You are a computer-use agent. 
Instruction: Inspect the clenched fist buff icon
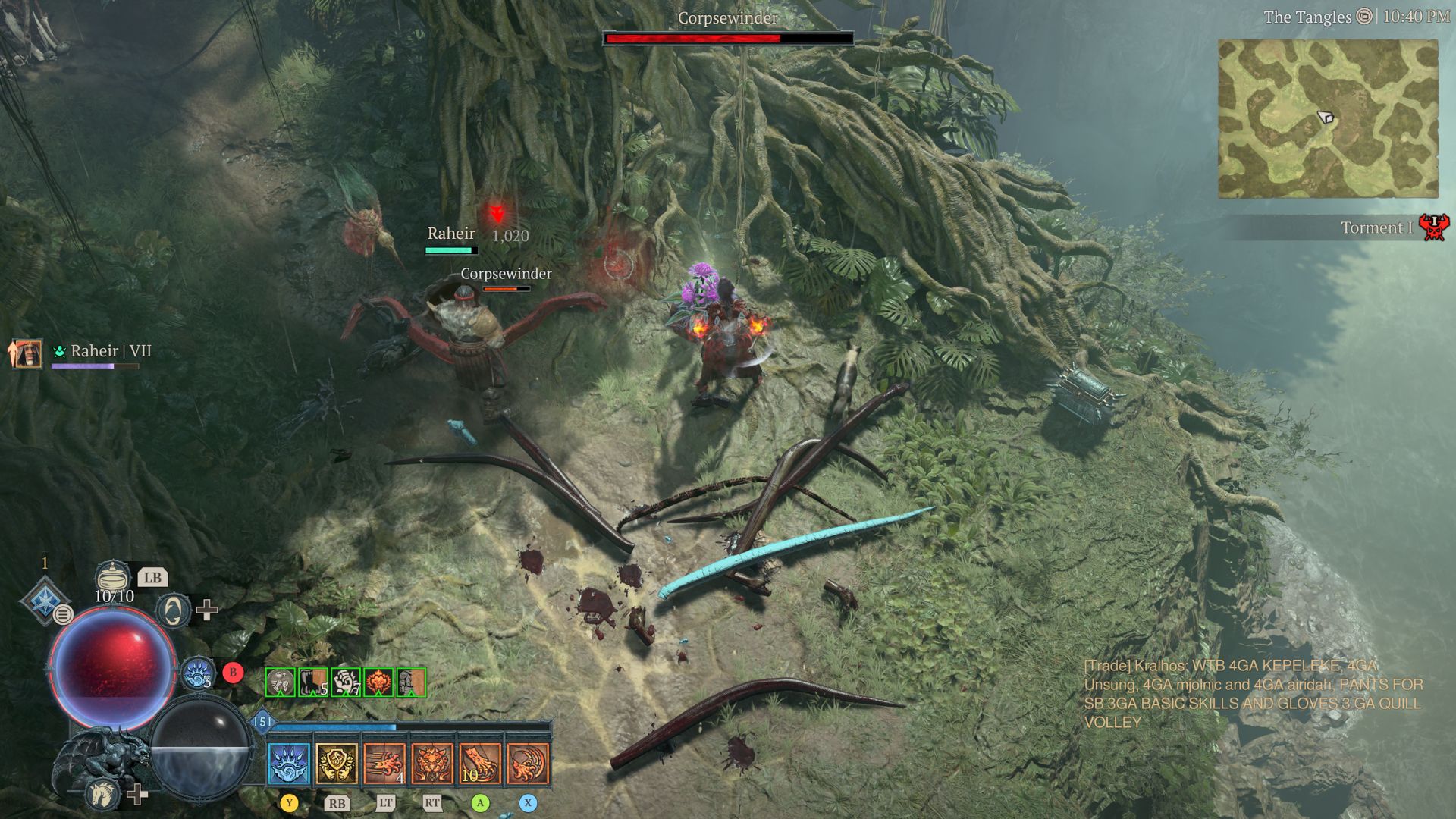click(x=345, y=682)
